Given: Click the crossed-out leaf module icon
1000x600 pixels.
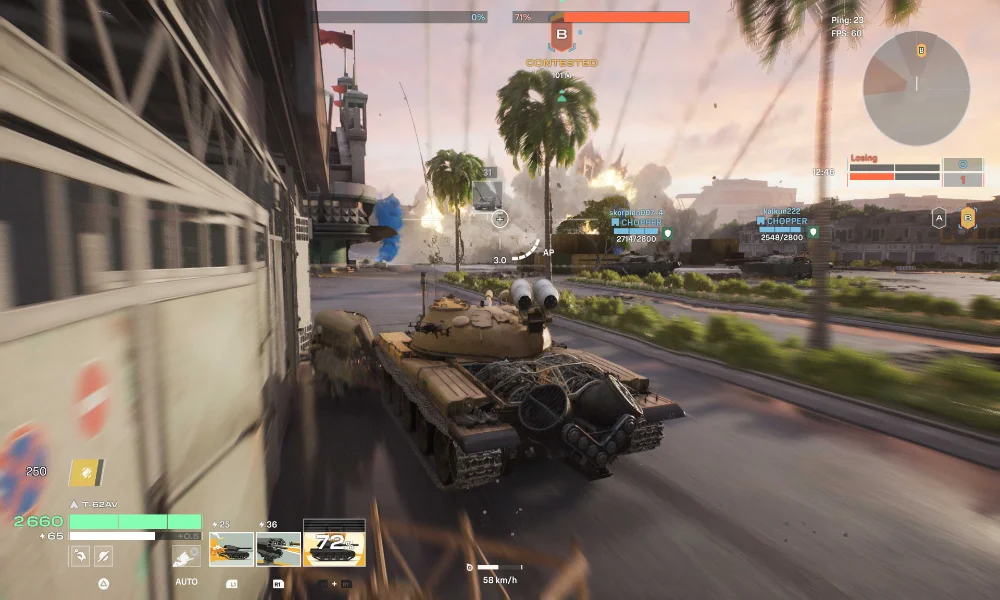Looking at the screenshot, I should click(103, 556).
